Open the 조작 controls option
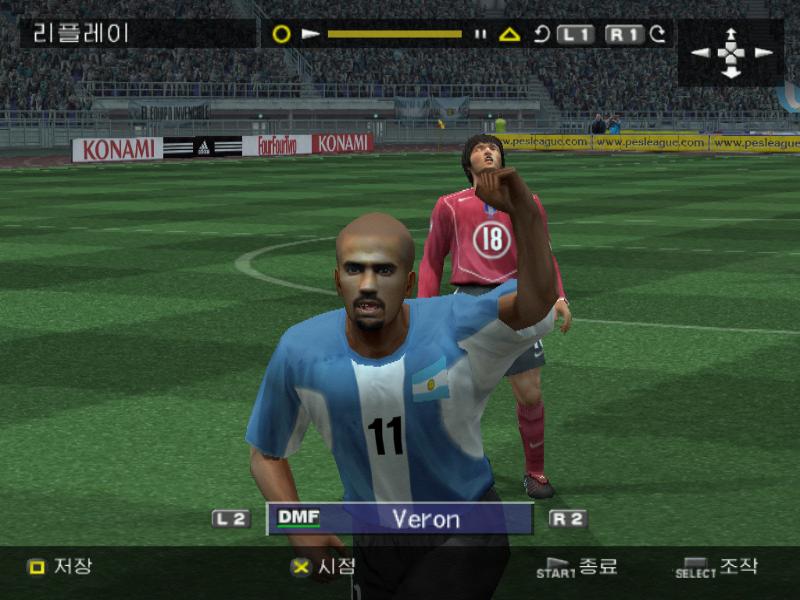This screenshot has height=600, width=800. [x=718, y=567]
